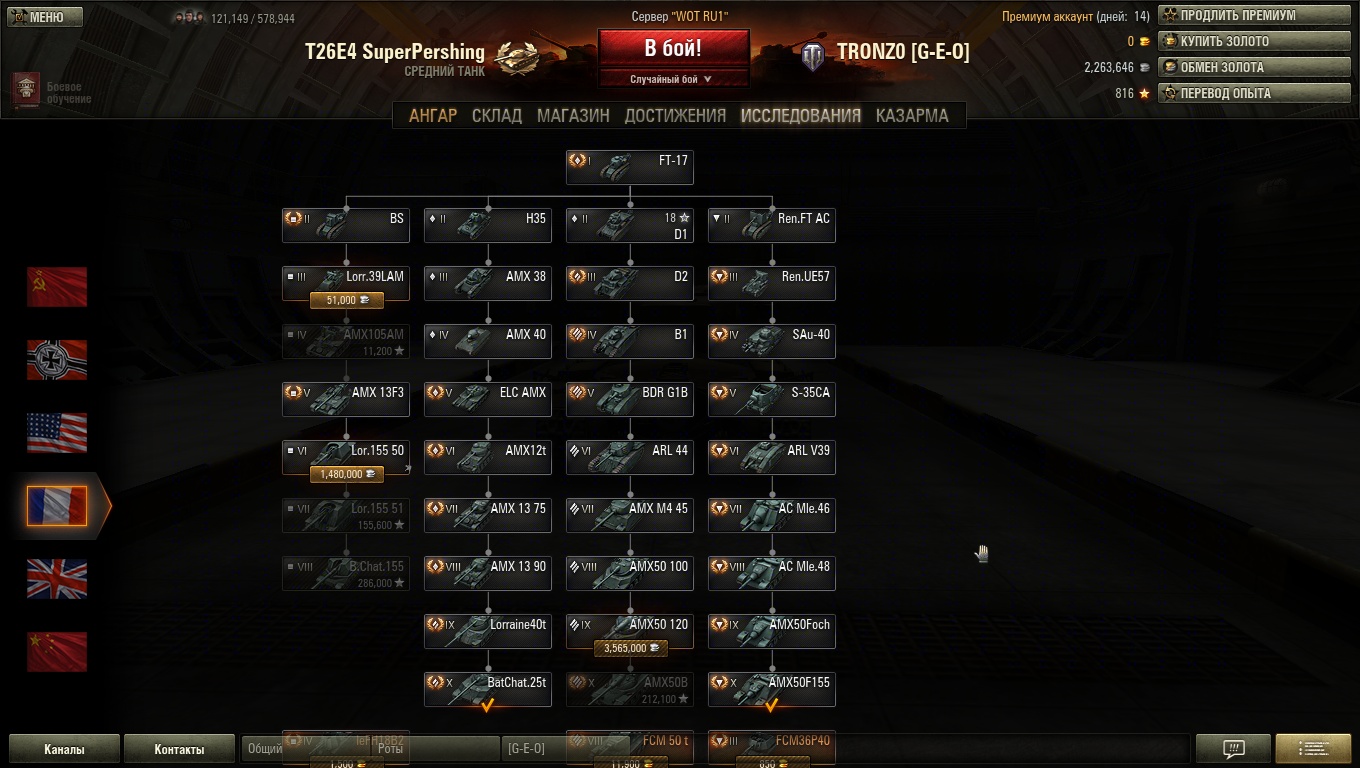Go to the МАГАЗИН tab

pos(573,115)
